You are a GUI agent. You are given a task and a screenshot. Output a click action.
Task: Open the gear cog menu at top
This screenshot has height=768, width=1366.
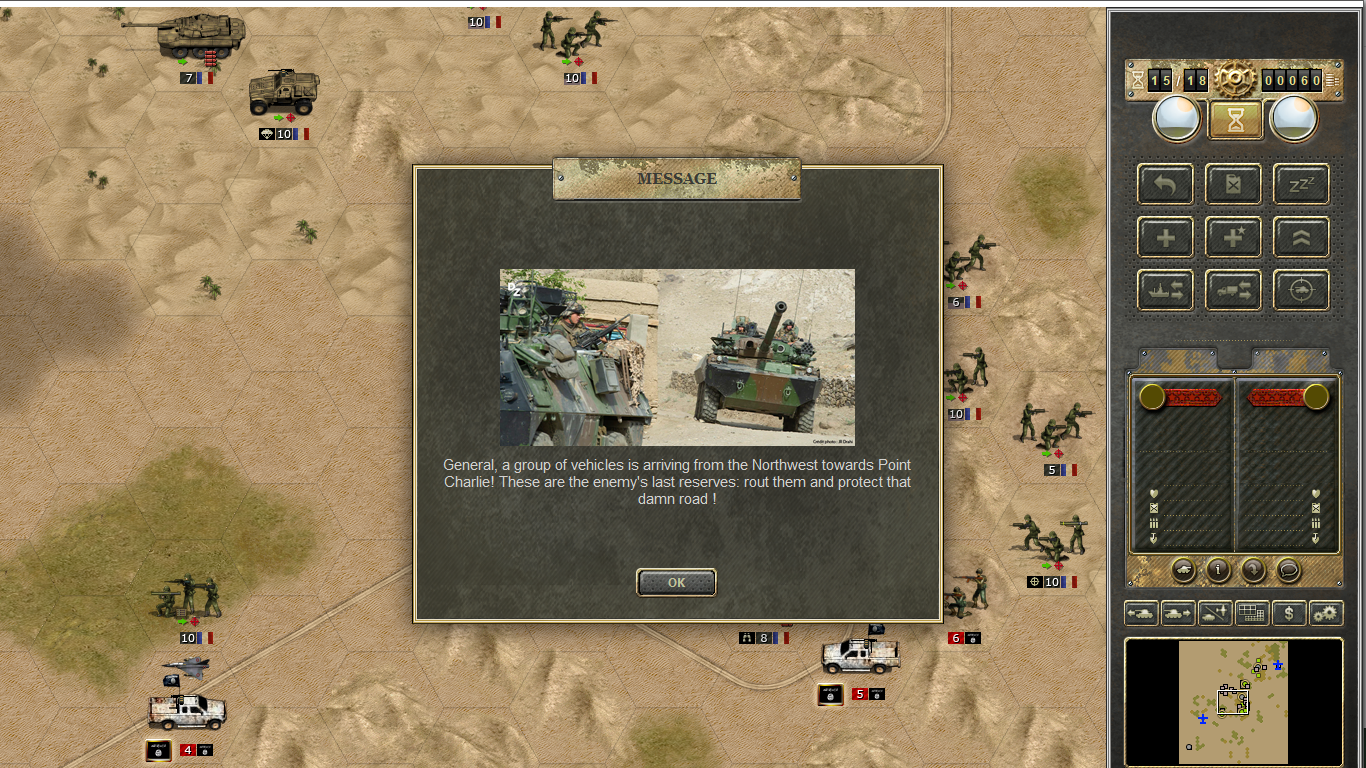click(x=1235, y=78)
